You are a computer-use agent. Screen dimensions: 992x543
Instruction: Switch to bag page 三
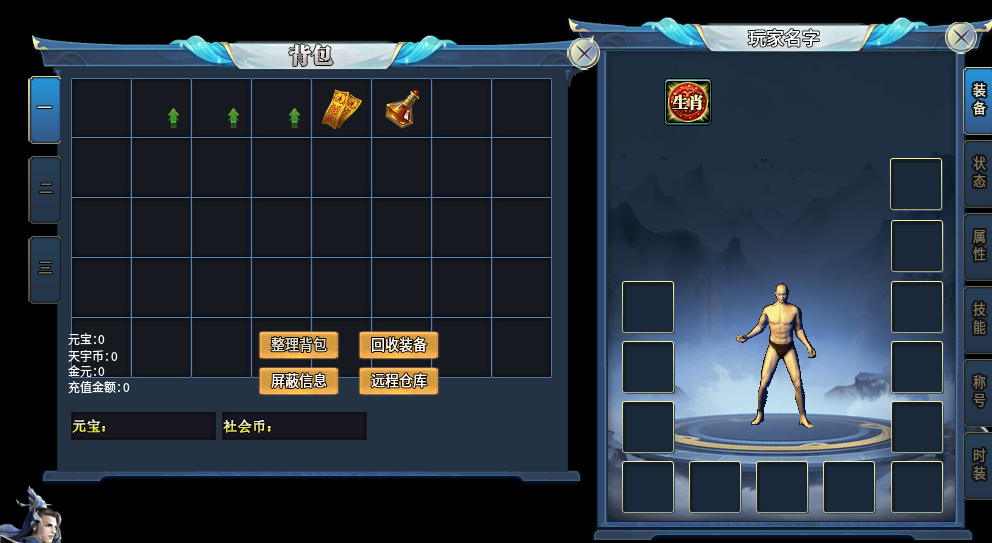(45, 269)
